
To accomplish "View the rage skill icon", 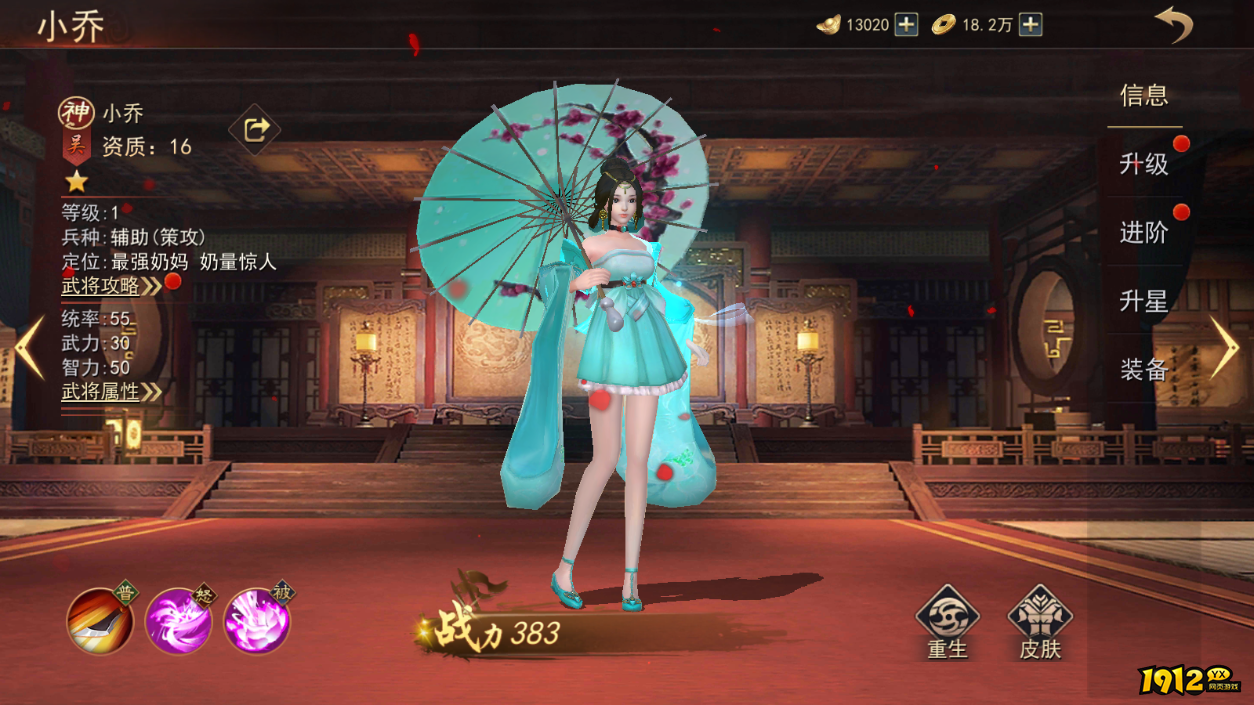I will pos(178,620).
